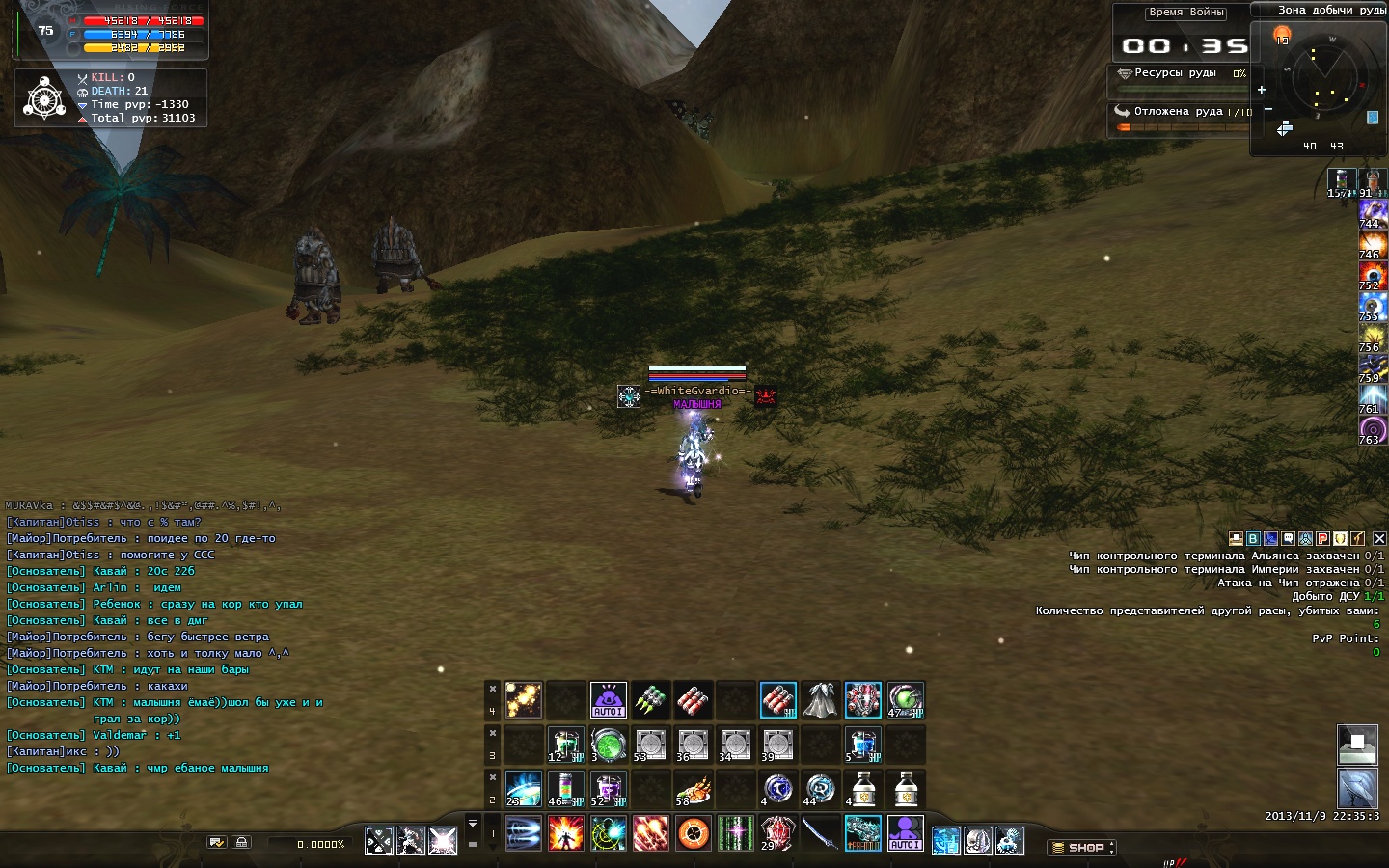This screenshot has height=868, width=1389.
Task: Activate the grey cloak slot
Action: point(820,700)
